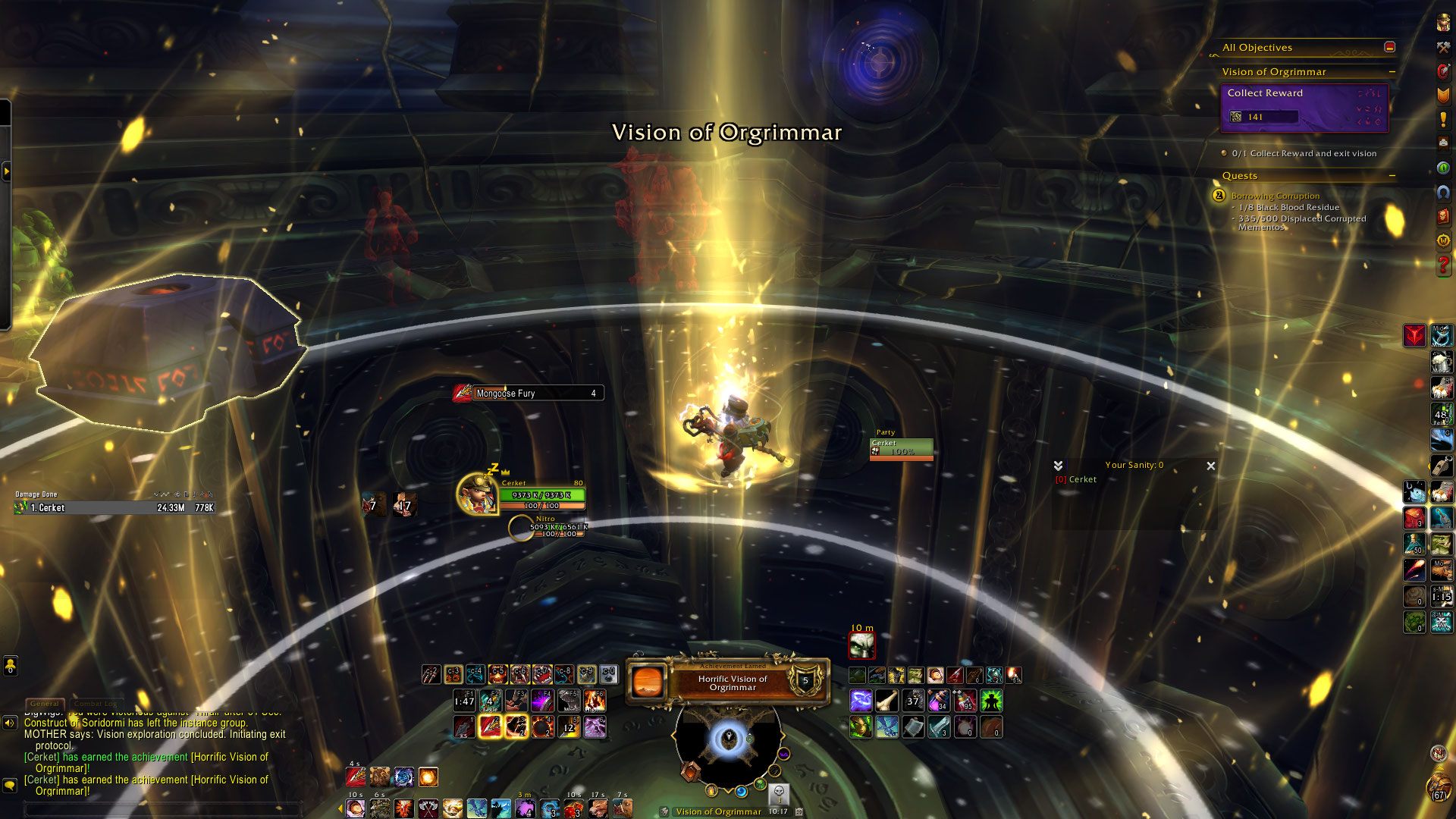Activate the flaming F6 ability slot
The height and width of the screenshot is (819, 1456).
point(595,701)
